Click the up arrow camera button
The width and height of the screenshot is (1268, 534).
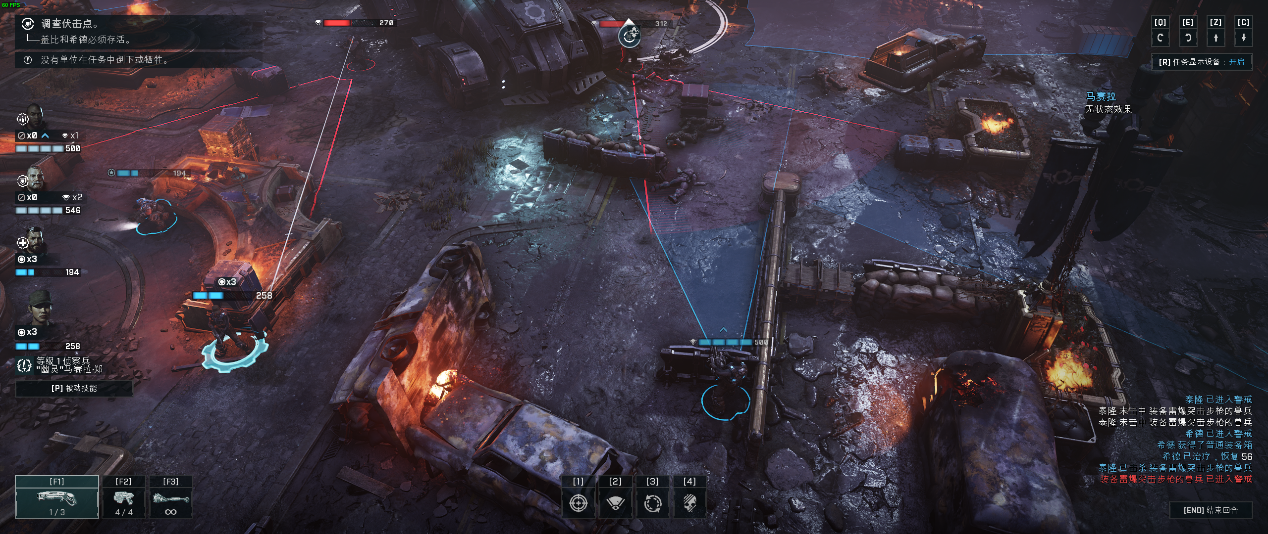click(1216, 38)
